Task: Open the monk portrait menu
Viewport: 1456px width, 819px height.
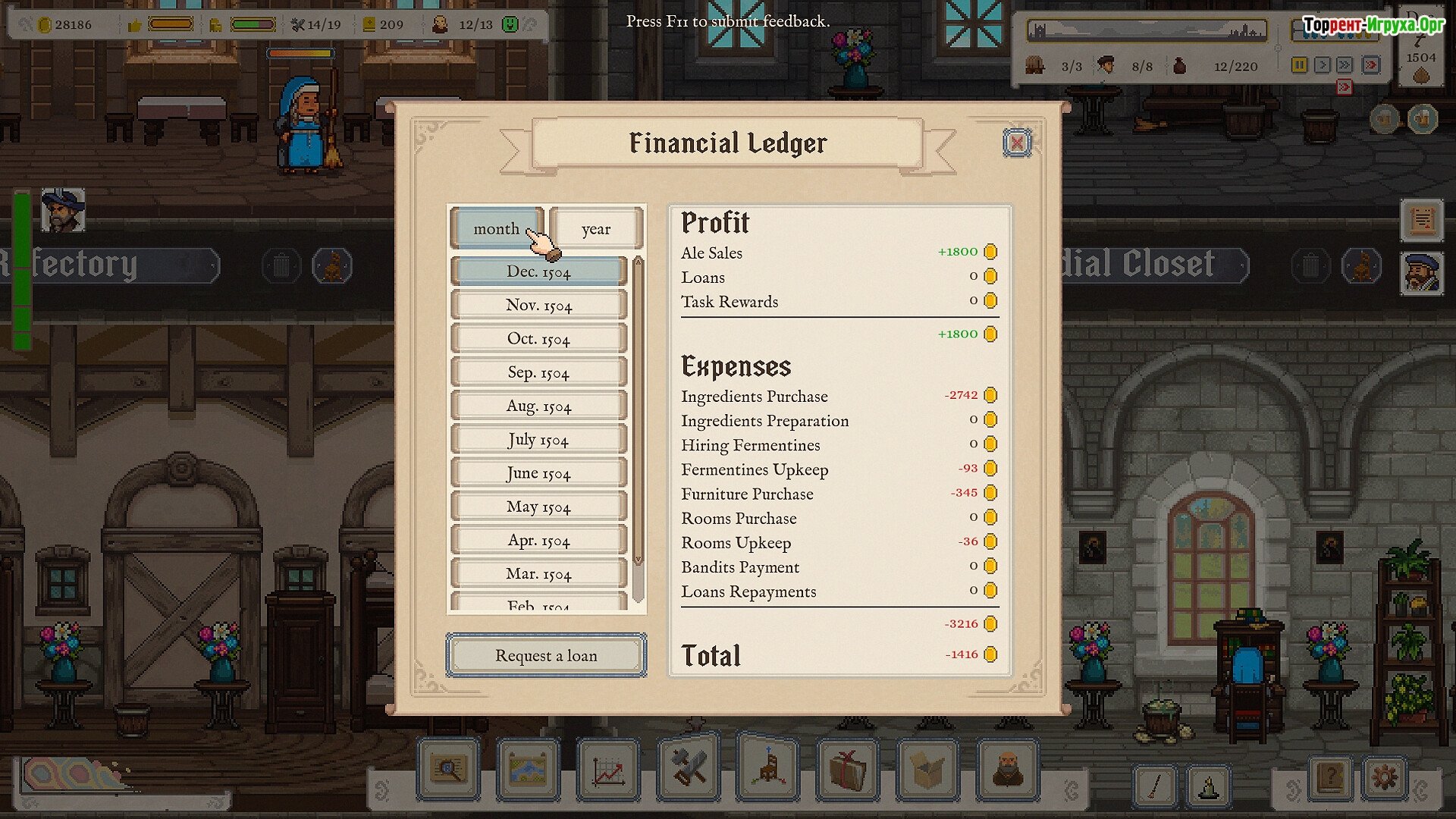Action: coord(1007,771)
